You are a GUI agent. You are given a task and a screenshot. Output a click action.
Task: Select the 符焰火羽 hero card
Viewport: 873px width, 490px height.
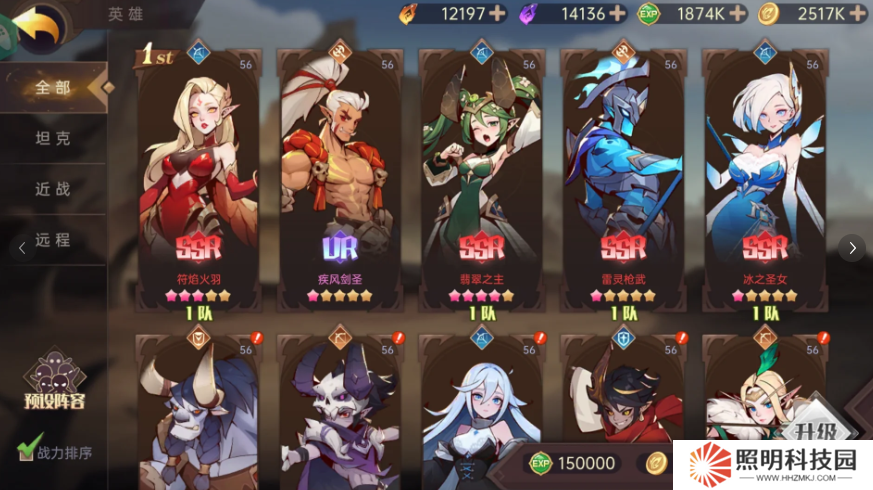click(x=198, y=180)
